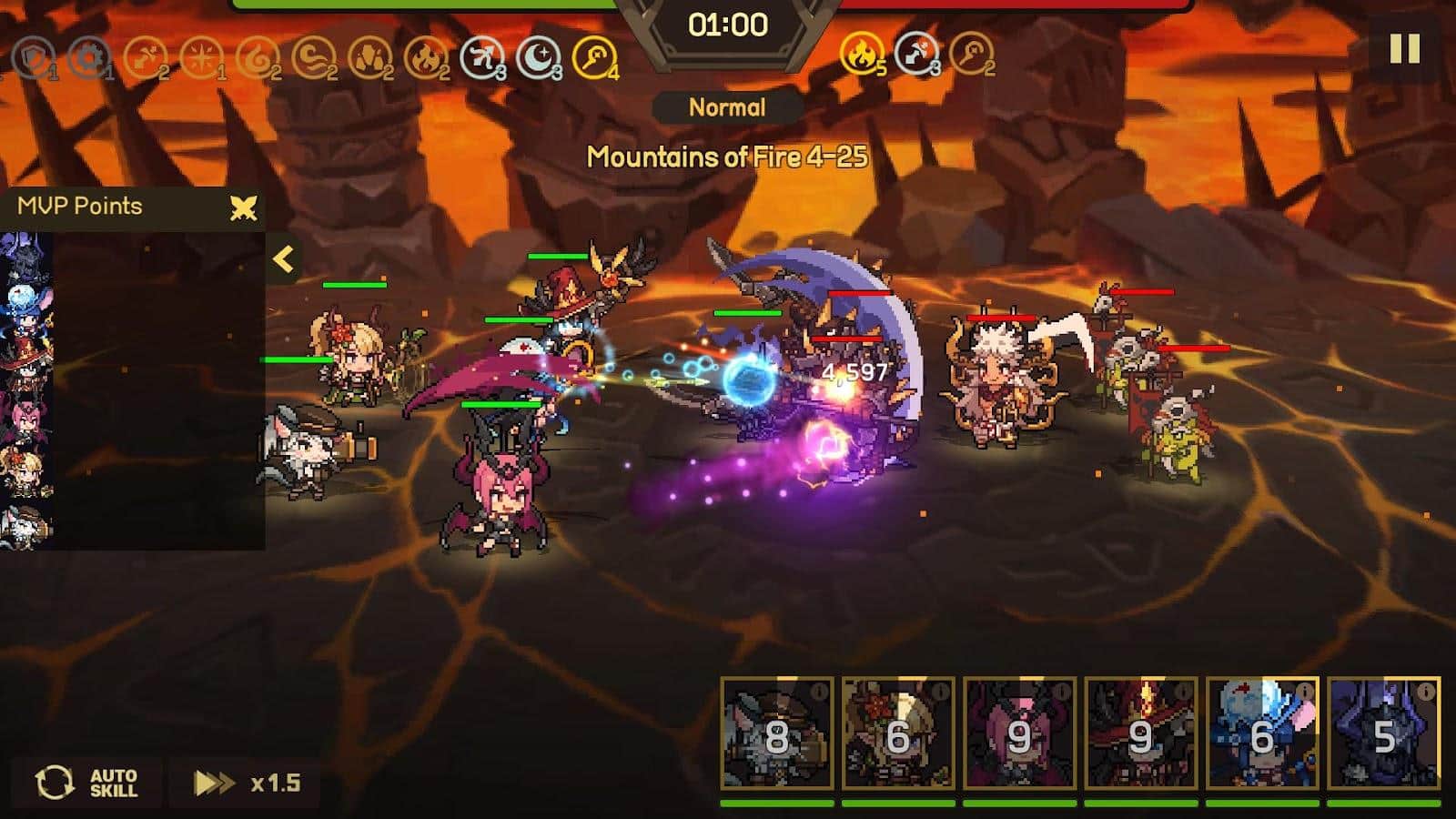
Task: Change the x1.5 battle speed
Action: [246, 783]
